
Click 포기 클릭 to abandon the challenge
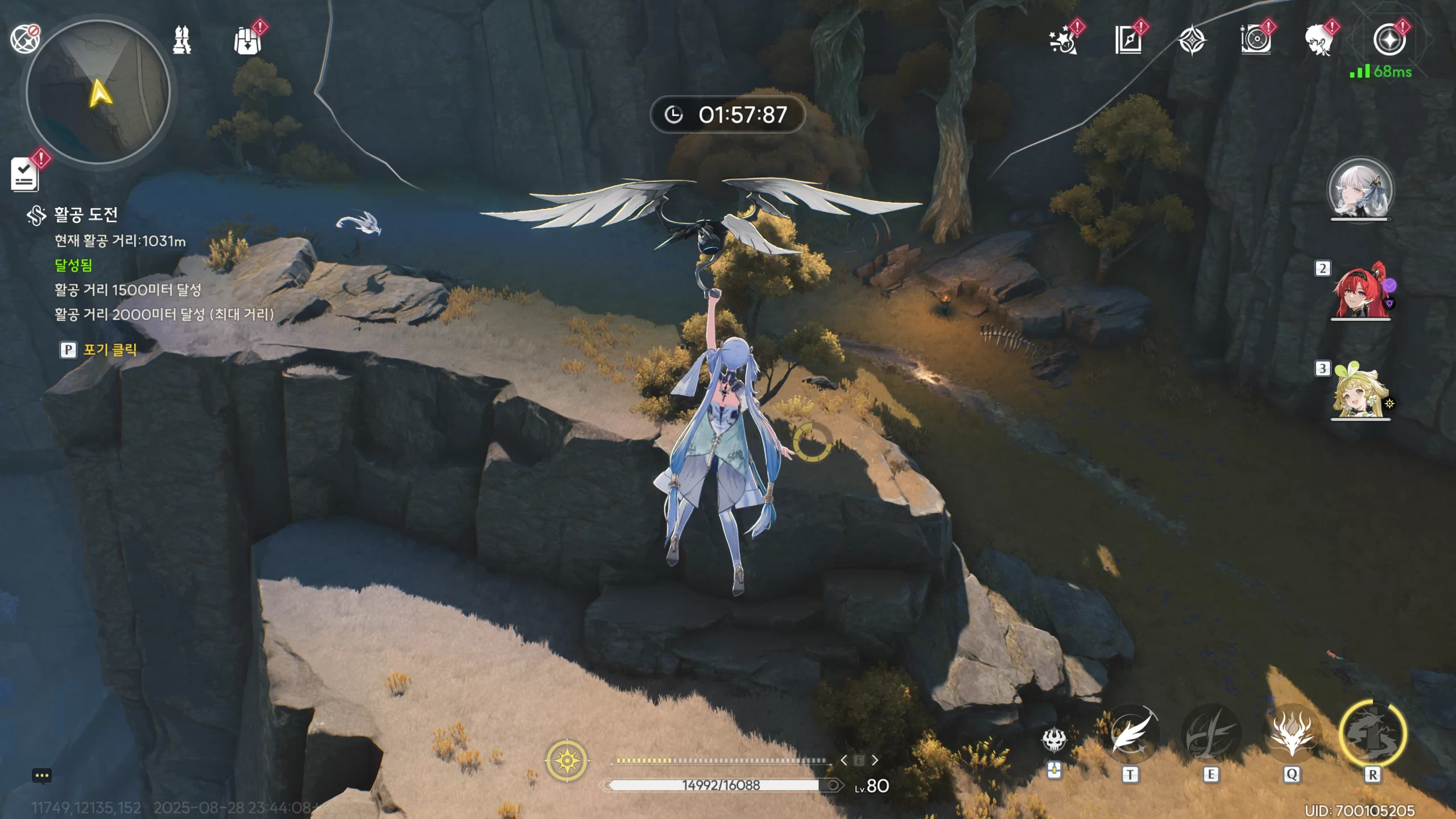pos(109,349)
